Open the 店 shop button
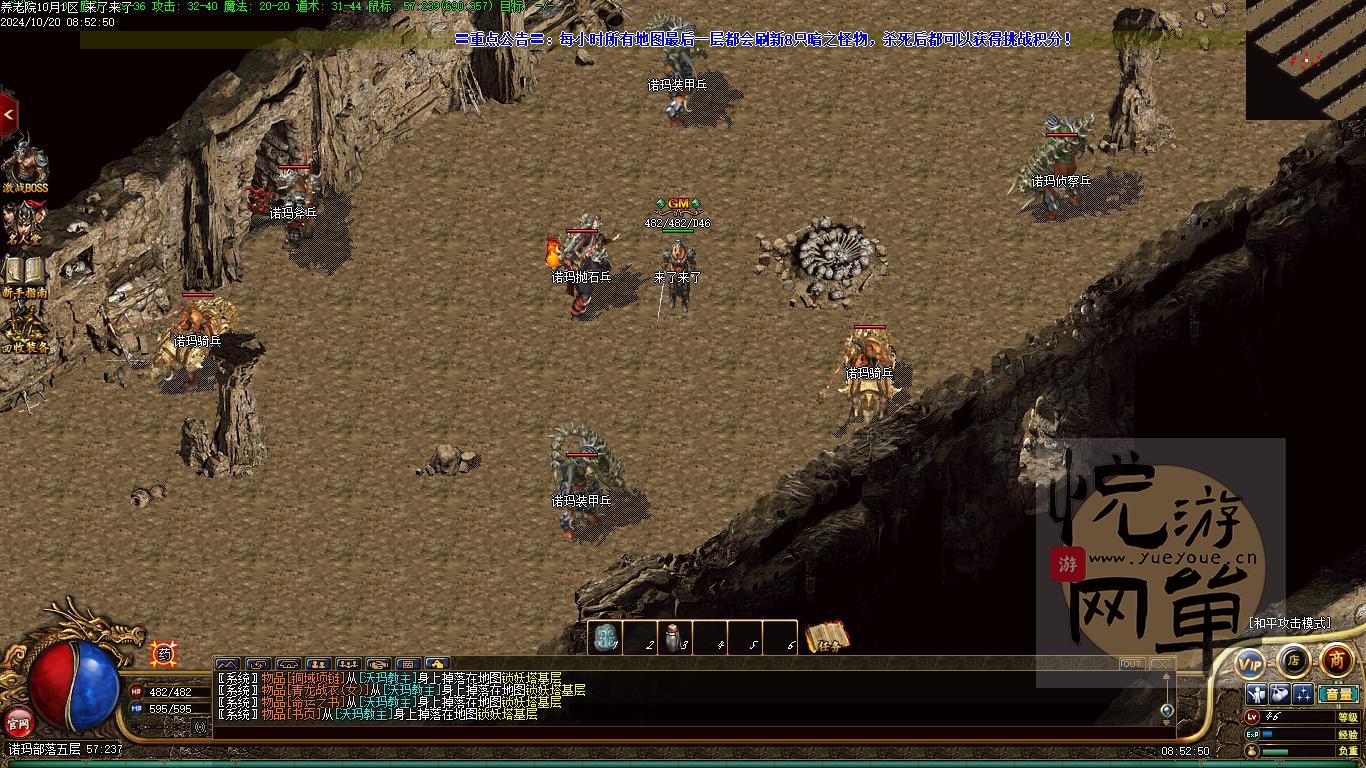1366x768 pixels. tap(1293, 660)
